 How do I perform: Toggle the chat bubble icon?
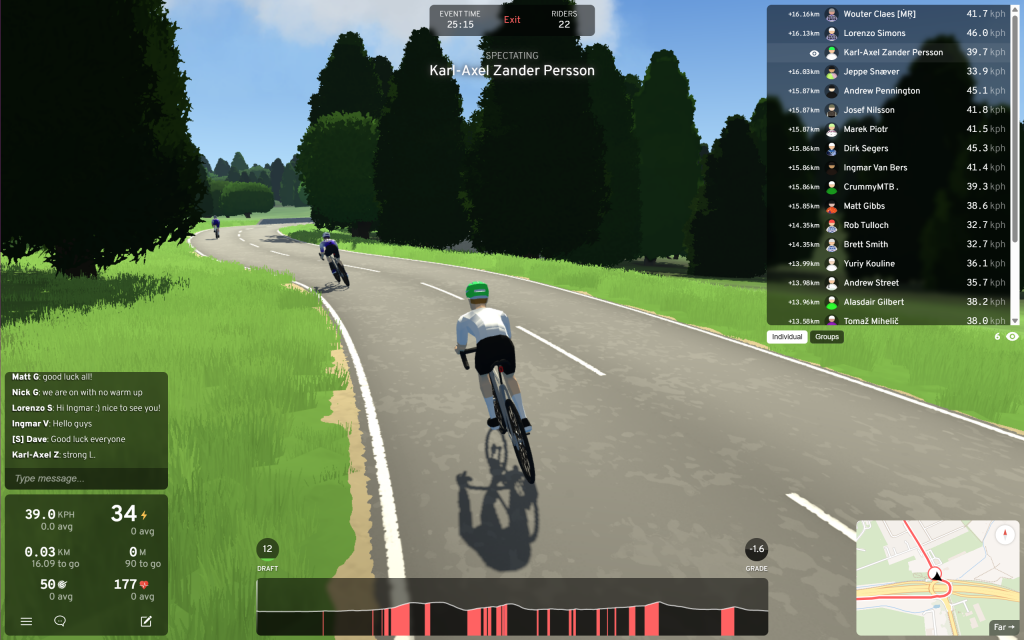pos(60,621)
